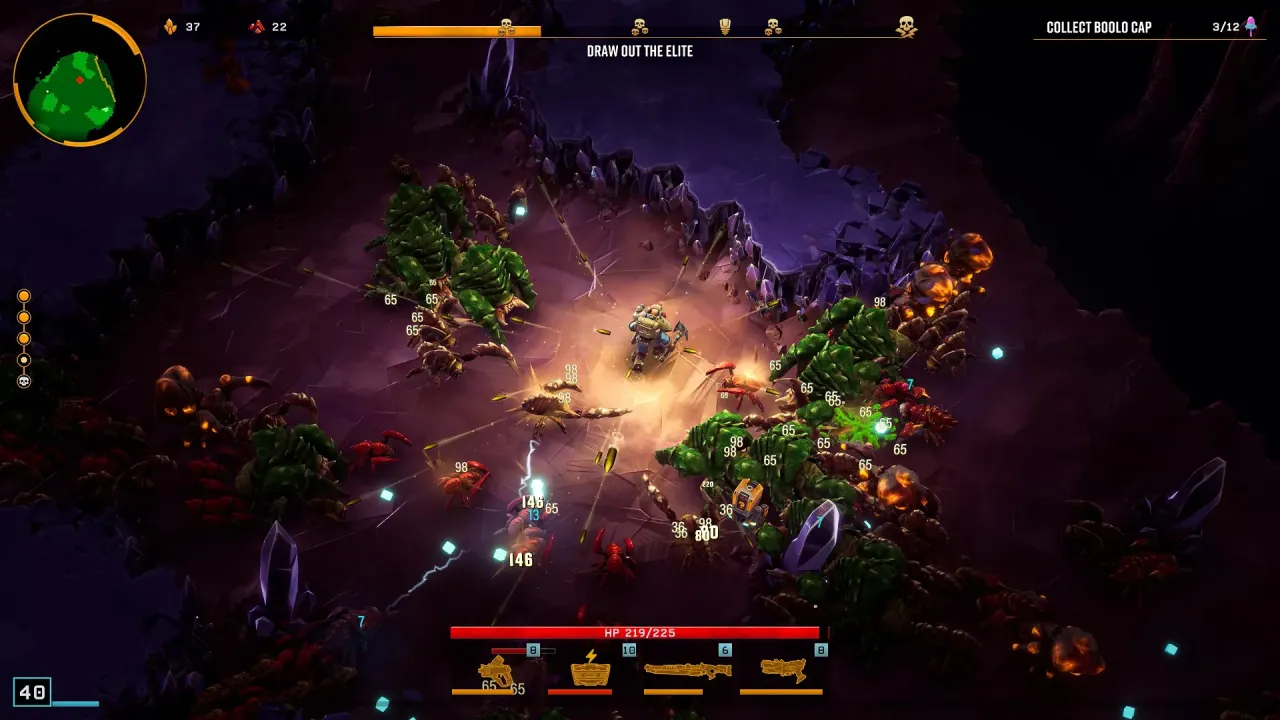Click the topmost orange milestone dot
The width and height of the screenshot is (1280, 720).
24,296
